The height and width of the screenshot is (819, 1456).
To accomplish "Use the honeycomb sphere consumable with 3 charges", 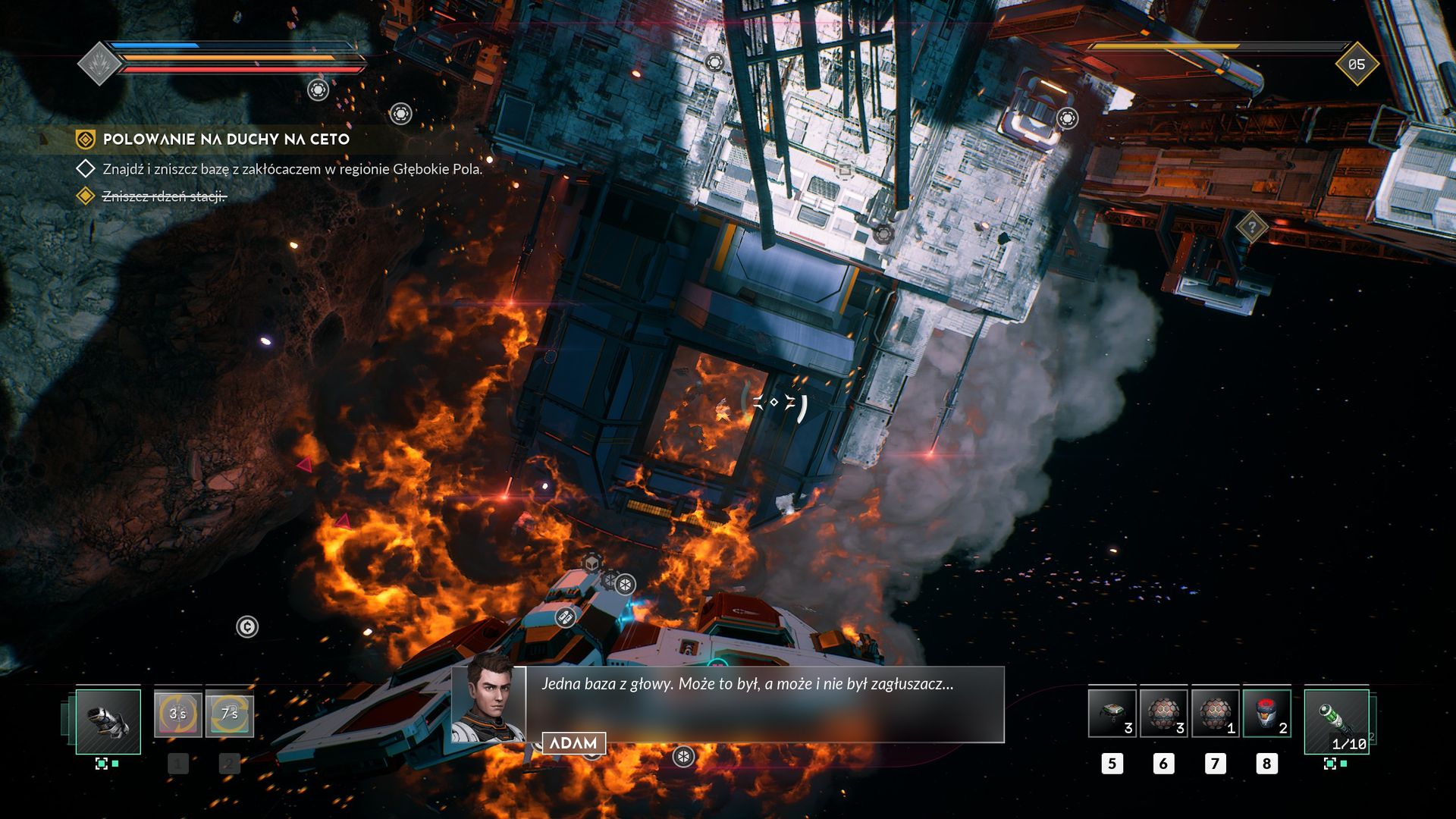I will [x=1163, y=714].
